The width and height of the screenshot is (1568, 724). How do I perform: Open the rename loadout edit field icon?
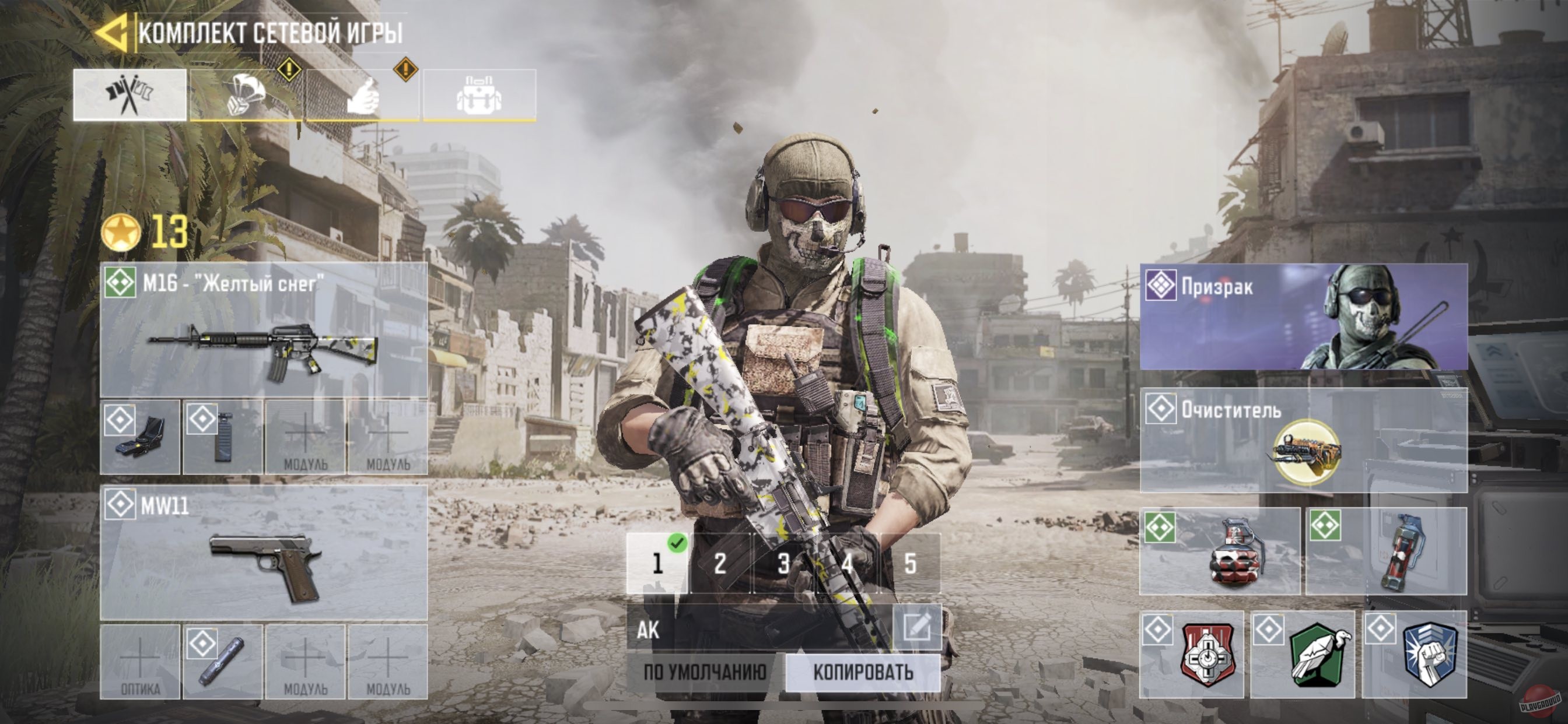pos(921,626)
